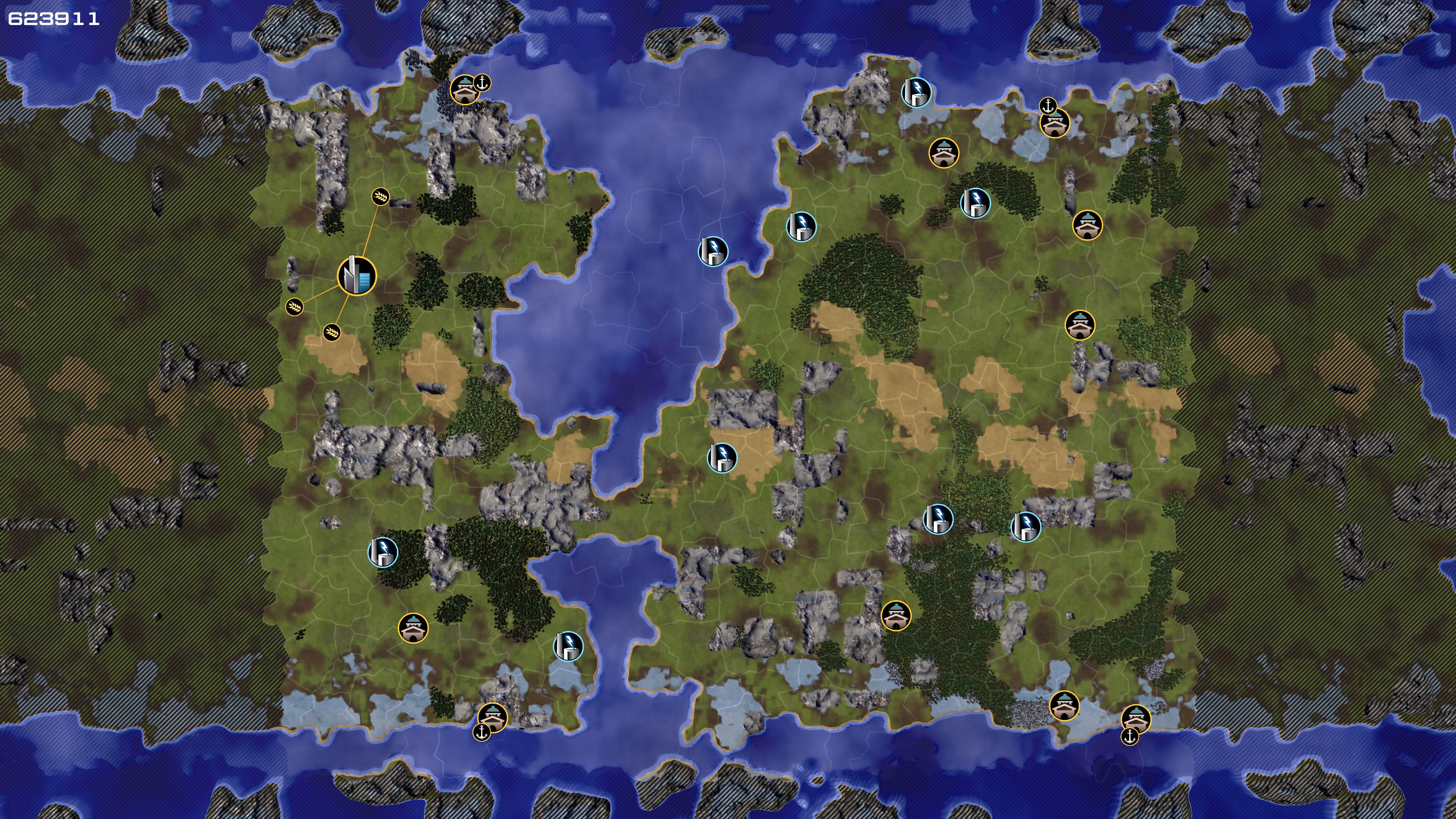Select the skyscraper city marker
The width and height of the screenshot is (1456, 819).
357,276
